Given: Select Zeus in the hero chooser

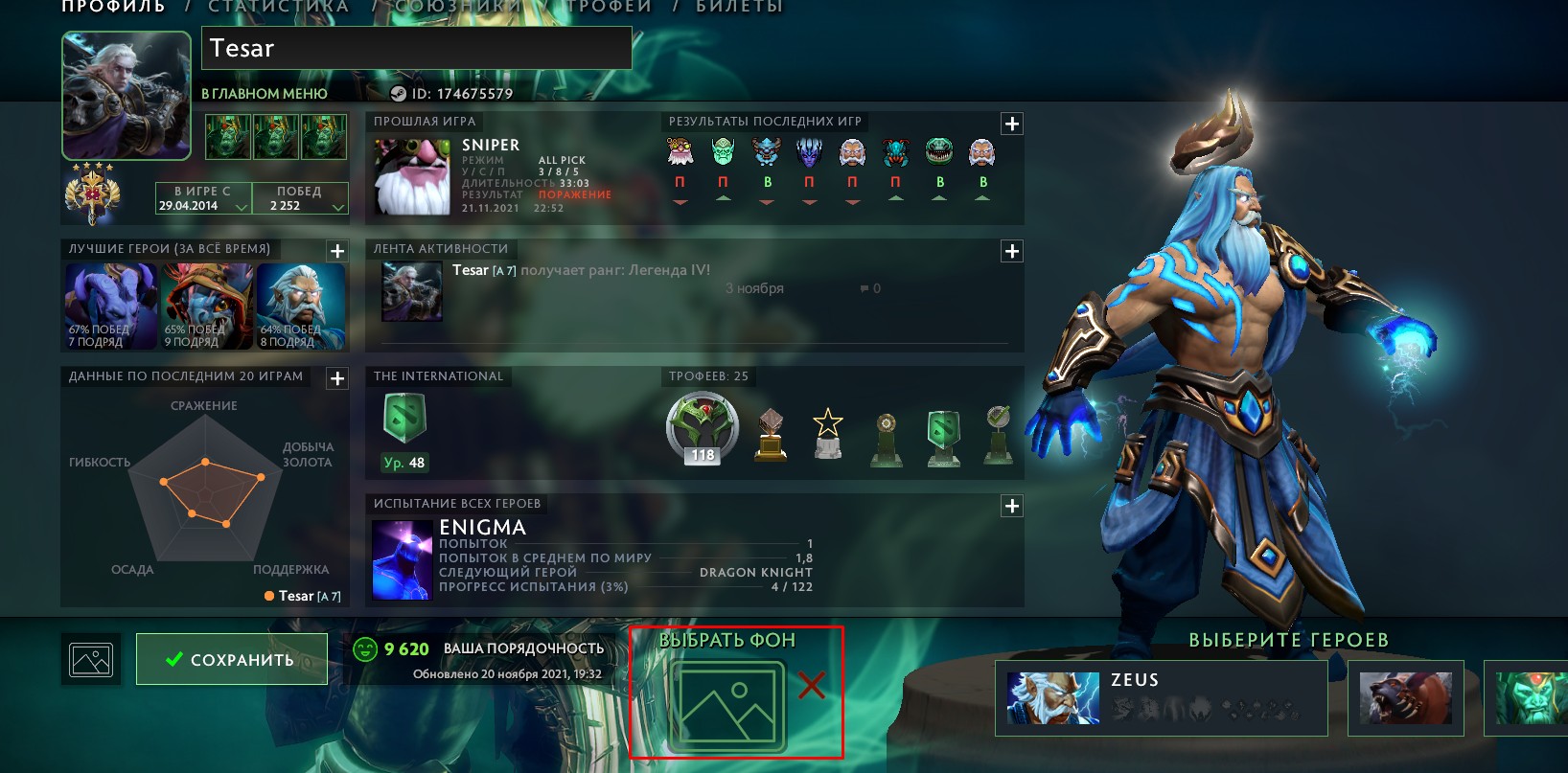Looking at the screenshot, I should click(1161, 697).
